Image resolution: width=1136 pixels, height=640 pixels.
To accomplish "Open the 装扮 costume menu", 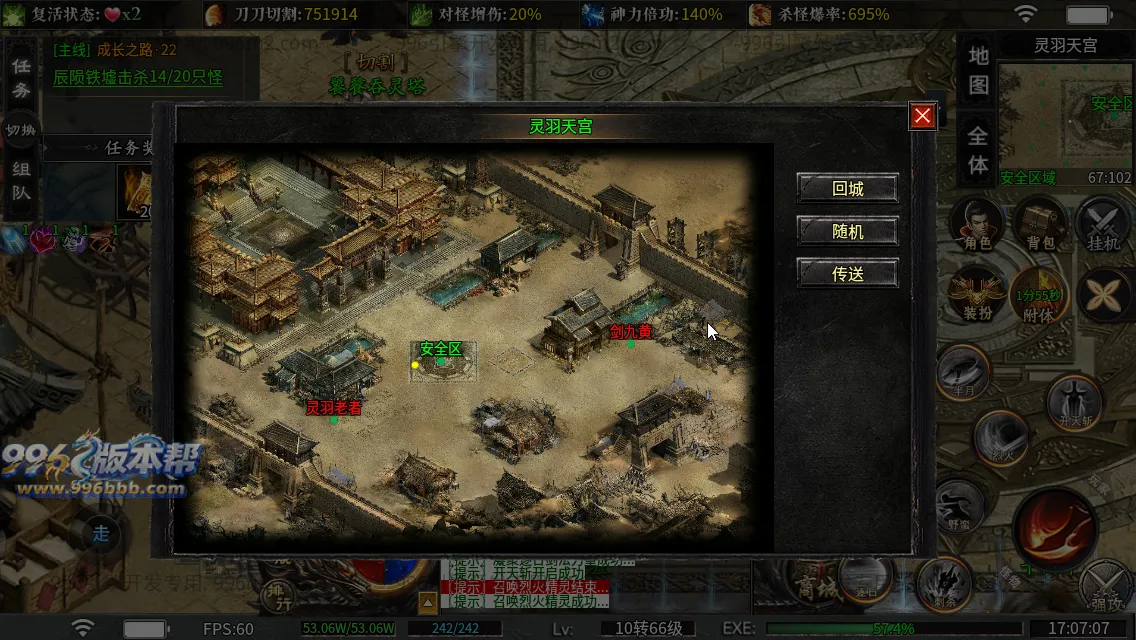I will pos(977,296).
